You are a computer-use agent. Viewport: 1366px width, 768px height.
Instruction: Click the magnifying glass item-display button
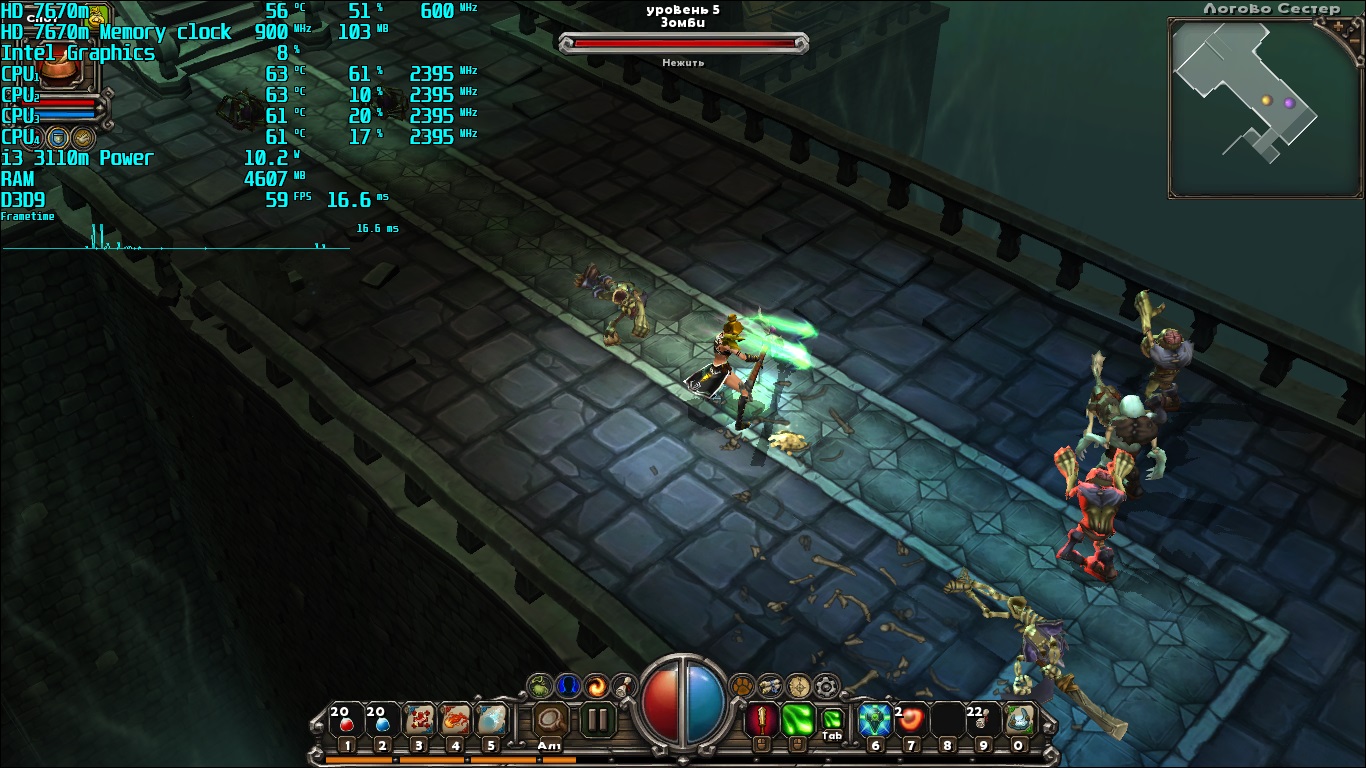click(x=549, y=719)
